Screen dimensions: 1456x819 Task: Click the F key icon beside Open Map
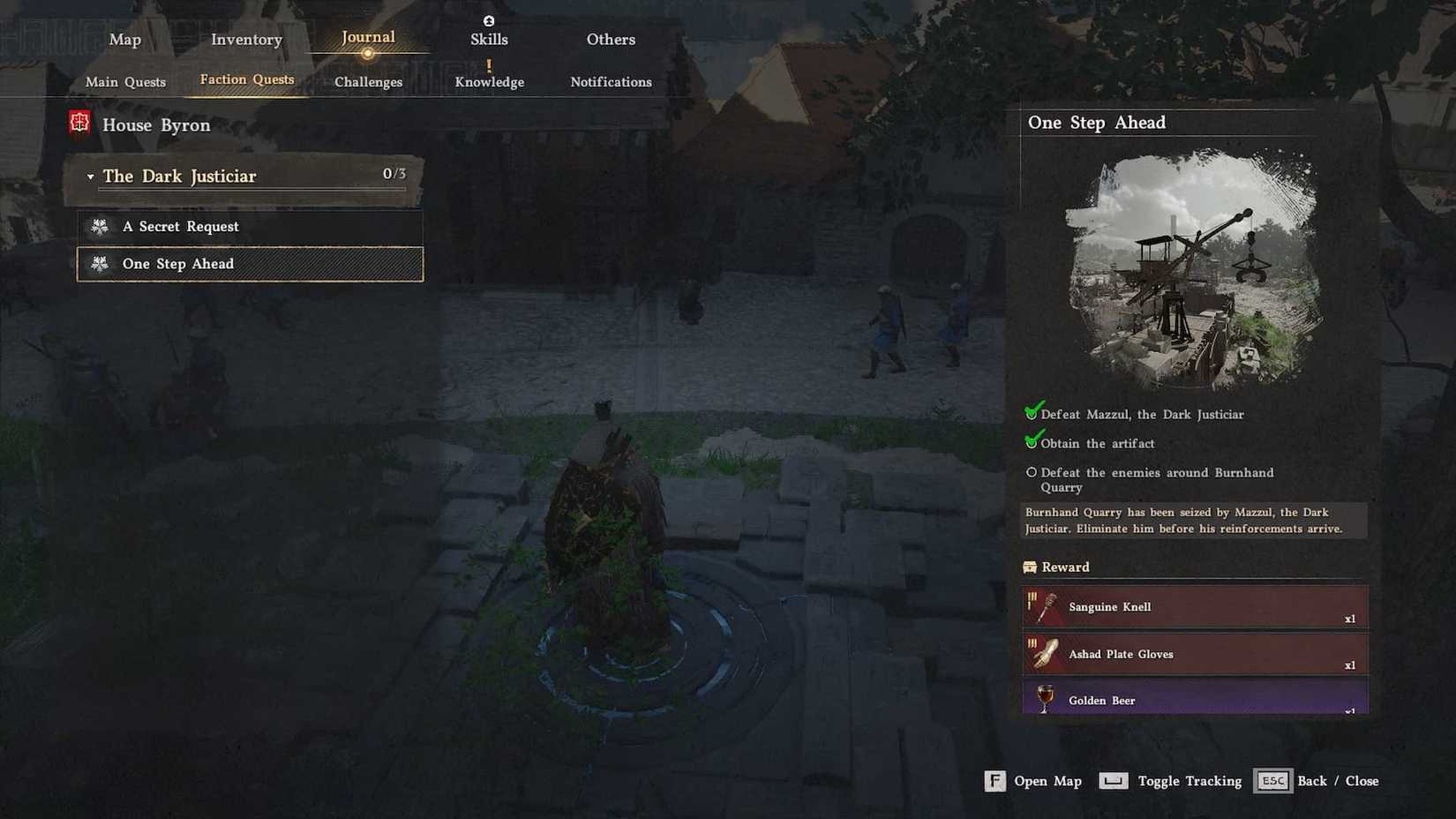tap(994, 780)
